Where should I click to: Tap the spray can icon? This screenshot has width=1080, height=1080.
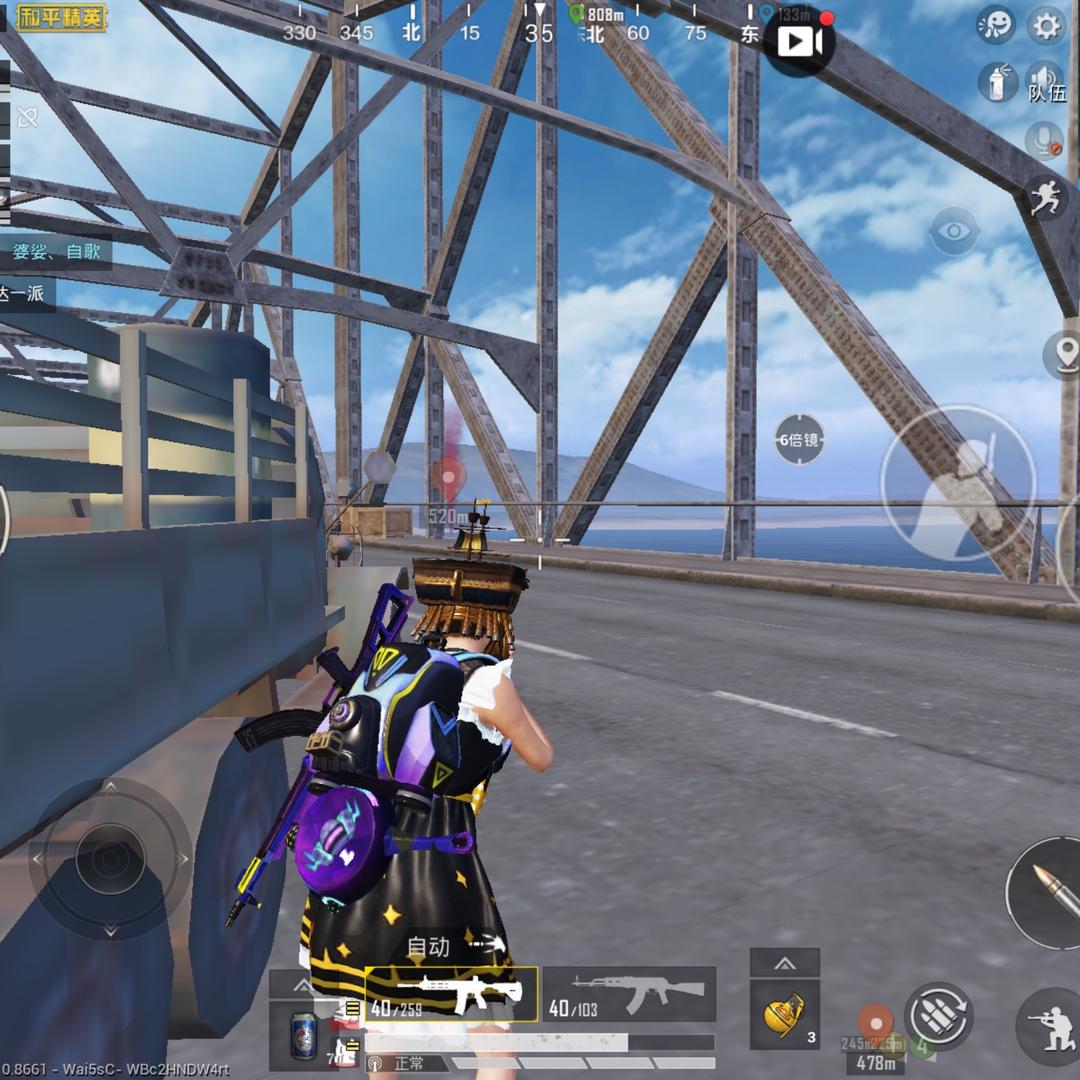996,81
